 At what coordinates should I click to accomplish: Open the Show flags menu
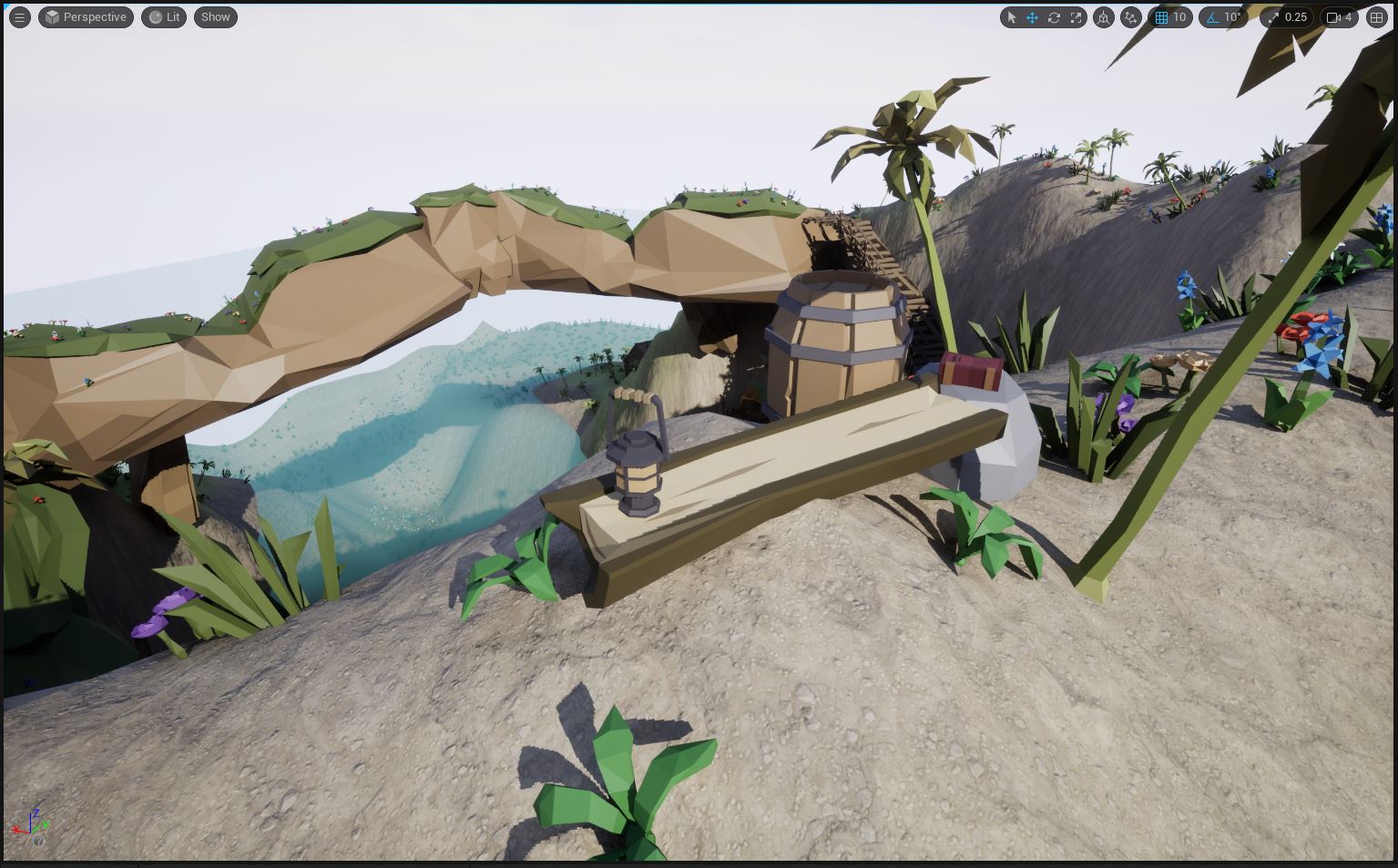click(x=215, y=16)
